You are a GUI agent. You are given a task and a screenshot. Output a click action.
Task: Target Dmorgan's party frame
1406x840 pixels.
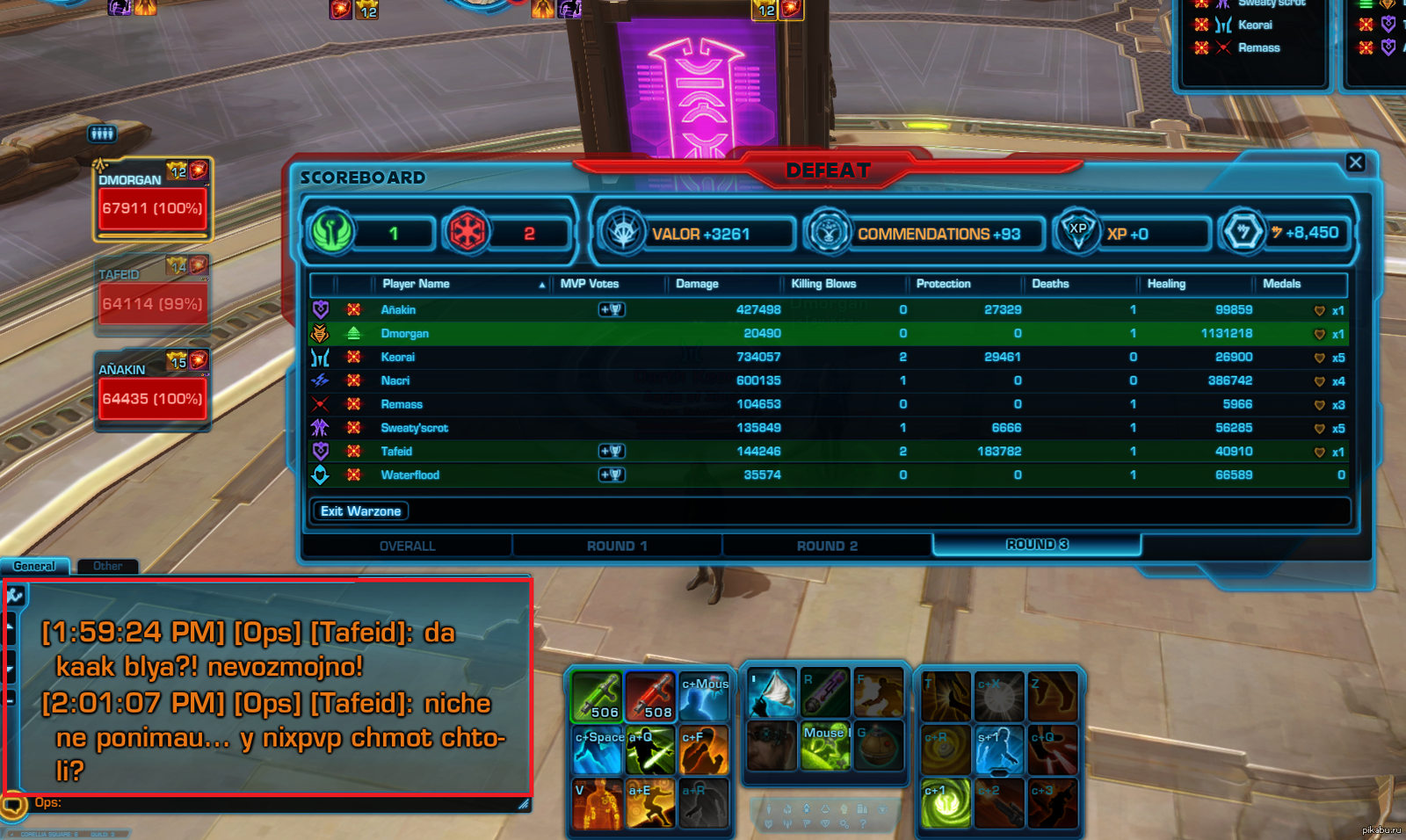coord(152,201)
